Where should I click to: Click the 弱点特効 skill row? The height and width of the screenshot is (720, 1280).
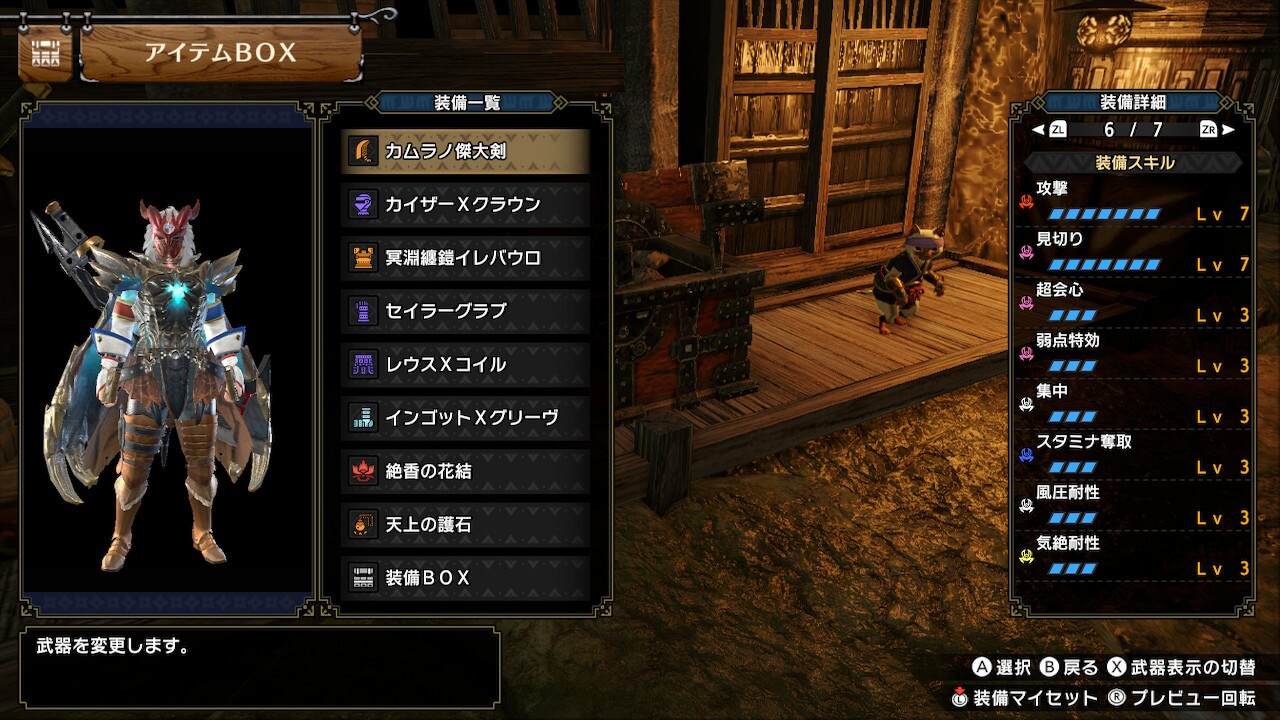(x=1135, y=354)
